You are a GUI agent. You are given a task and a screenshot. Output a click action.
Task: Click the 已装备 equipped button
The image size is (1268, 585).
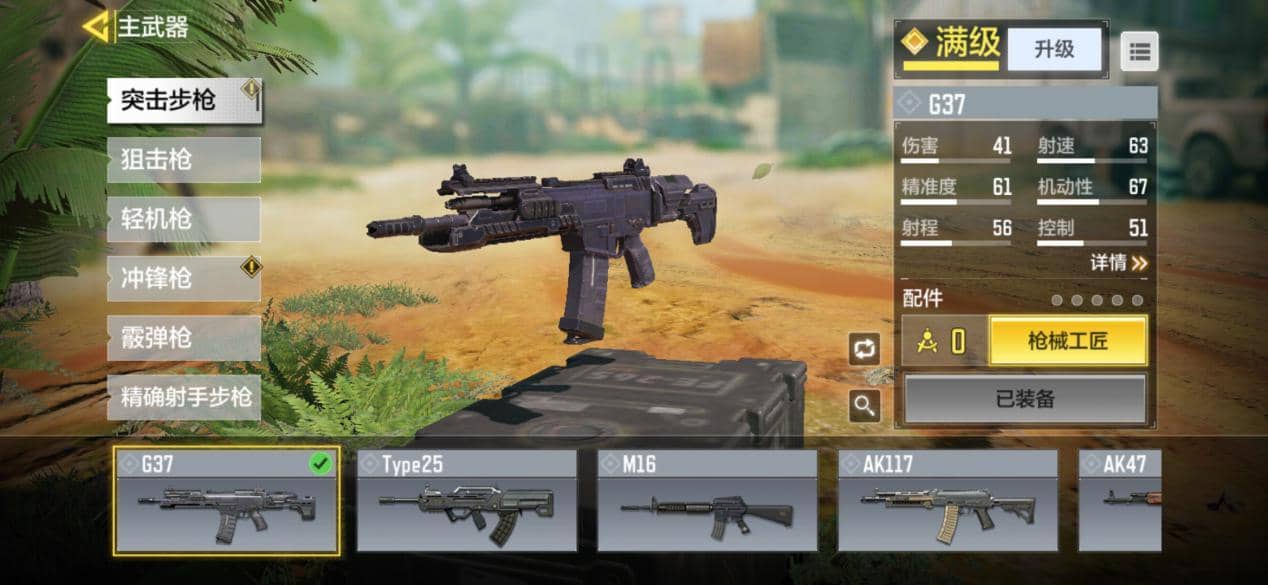[1025, 400]
